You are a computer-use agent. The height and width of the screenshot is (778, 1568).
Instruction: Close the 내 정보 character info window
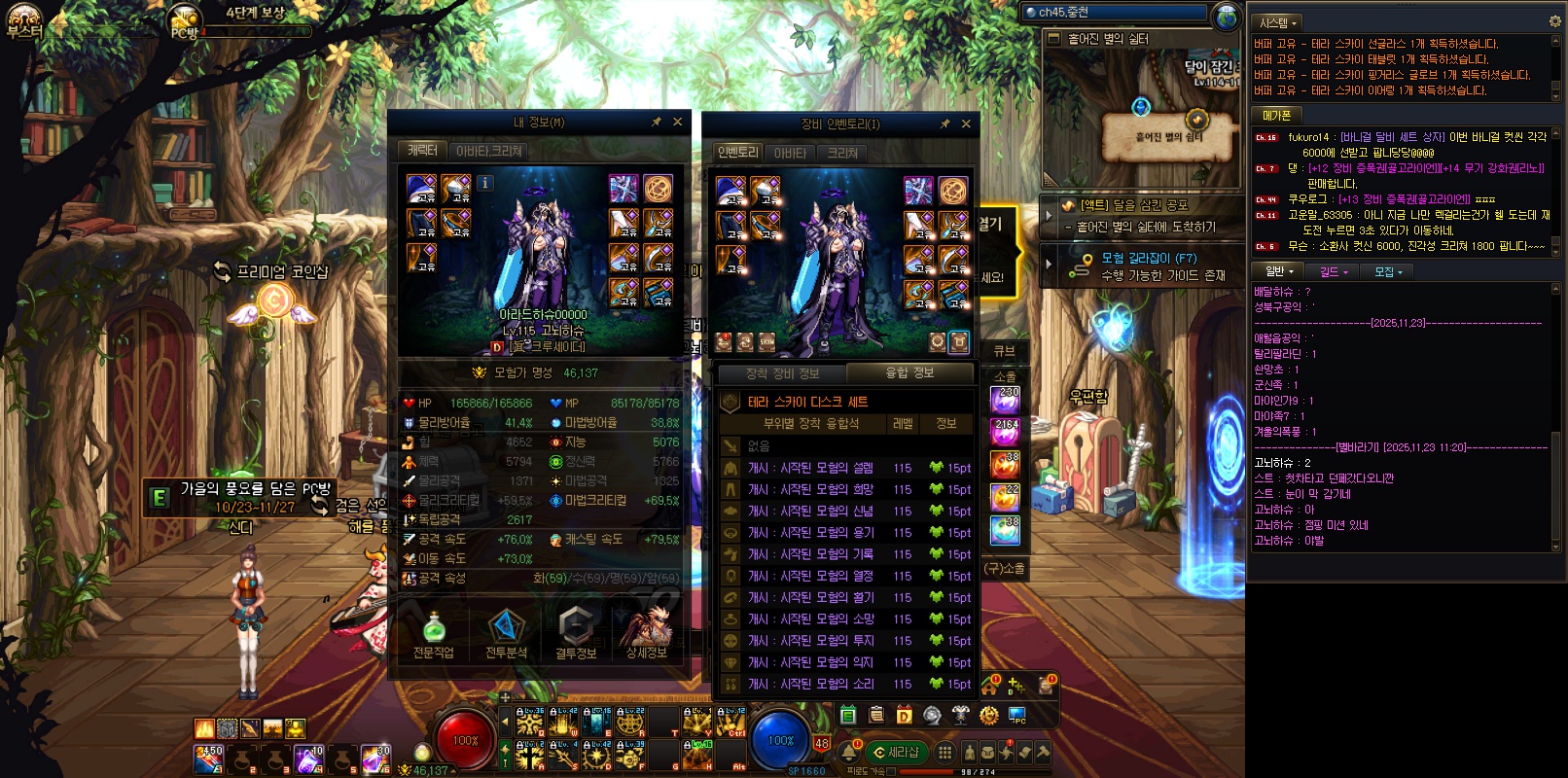677,122
